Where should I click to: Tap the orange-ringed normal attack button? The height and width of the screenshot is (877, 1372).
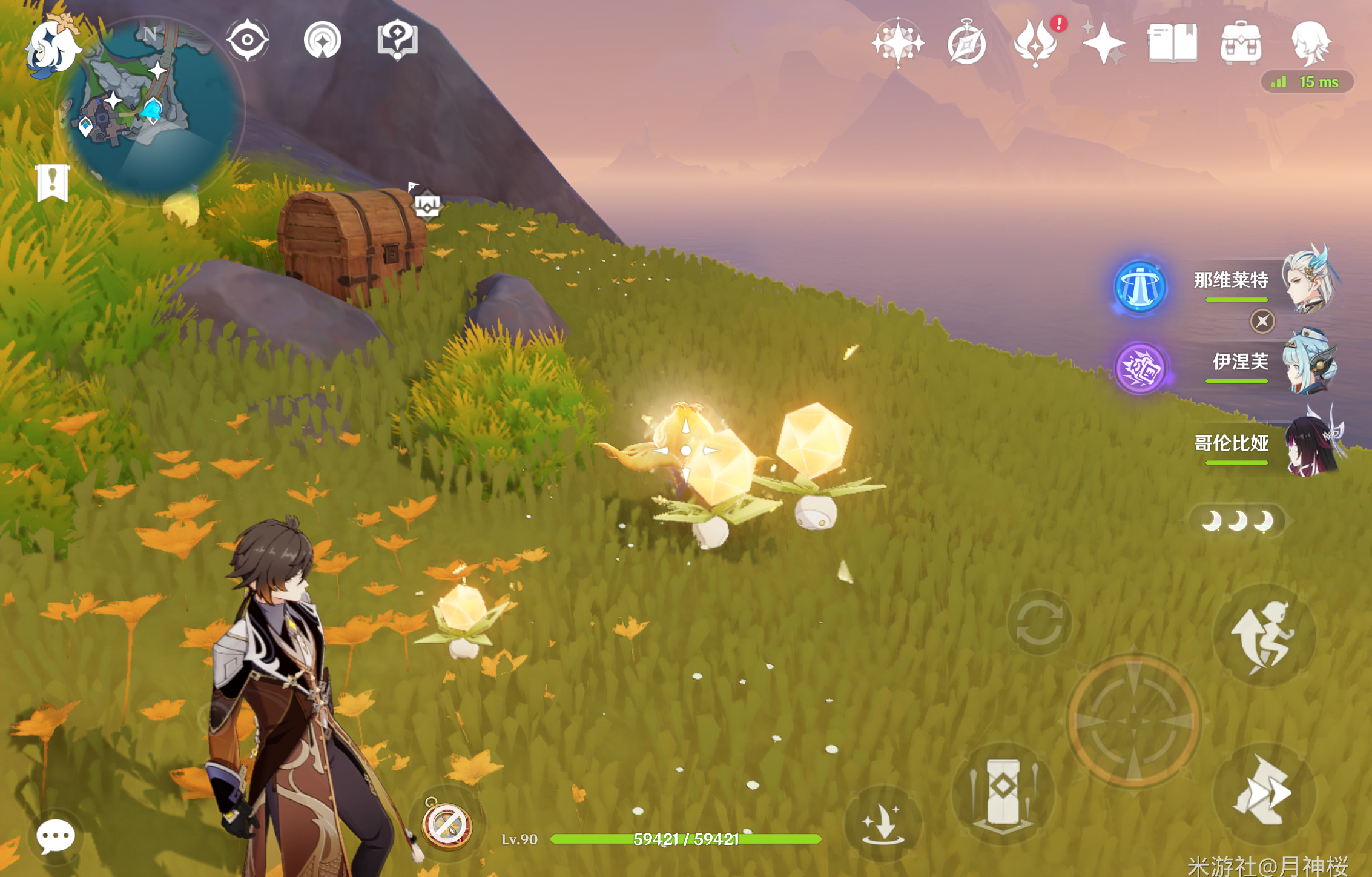tap(1134, 721)
